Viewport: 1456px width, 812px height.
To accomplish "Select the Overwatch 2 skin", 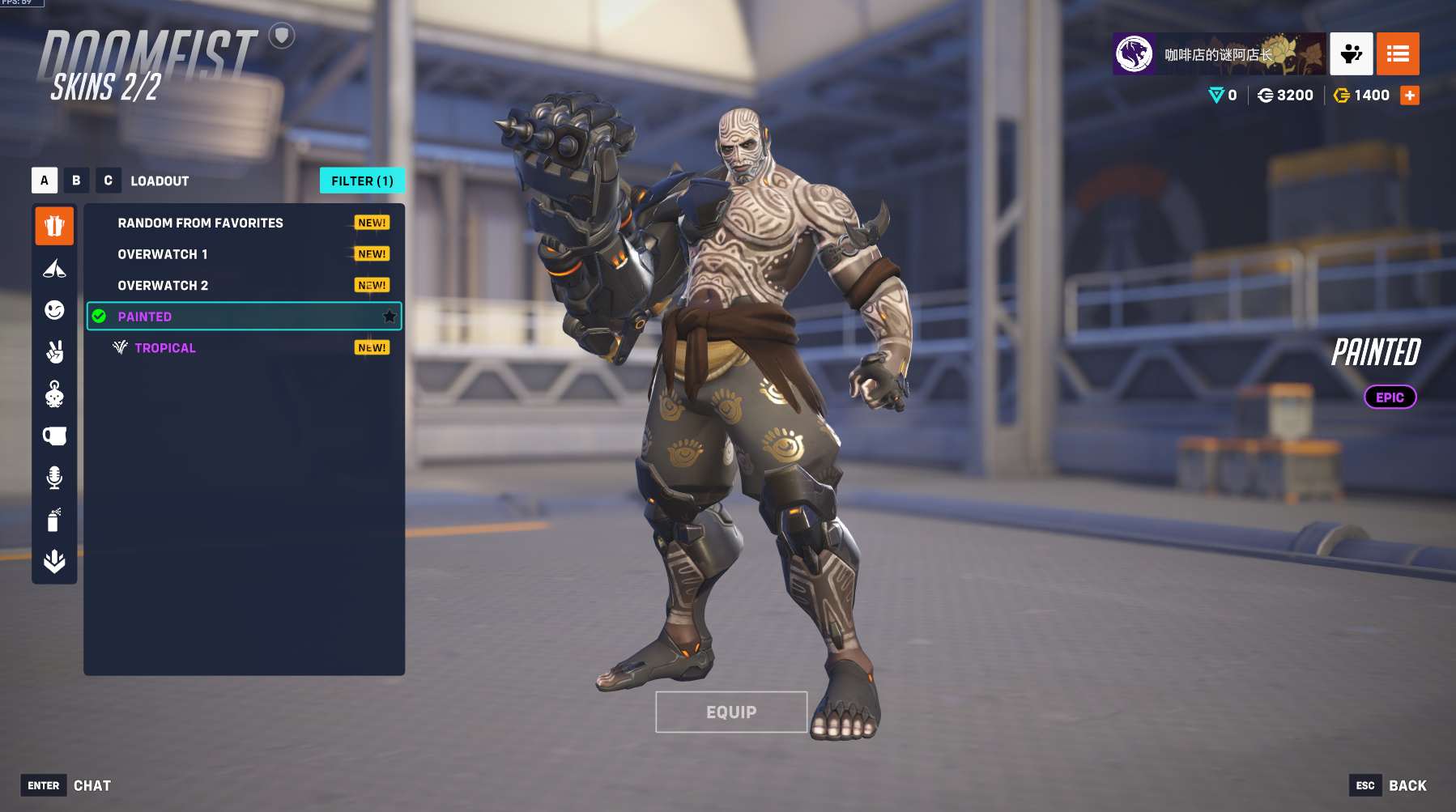I will click(x=163, y=286).
